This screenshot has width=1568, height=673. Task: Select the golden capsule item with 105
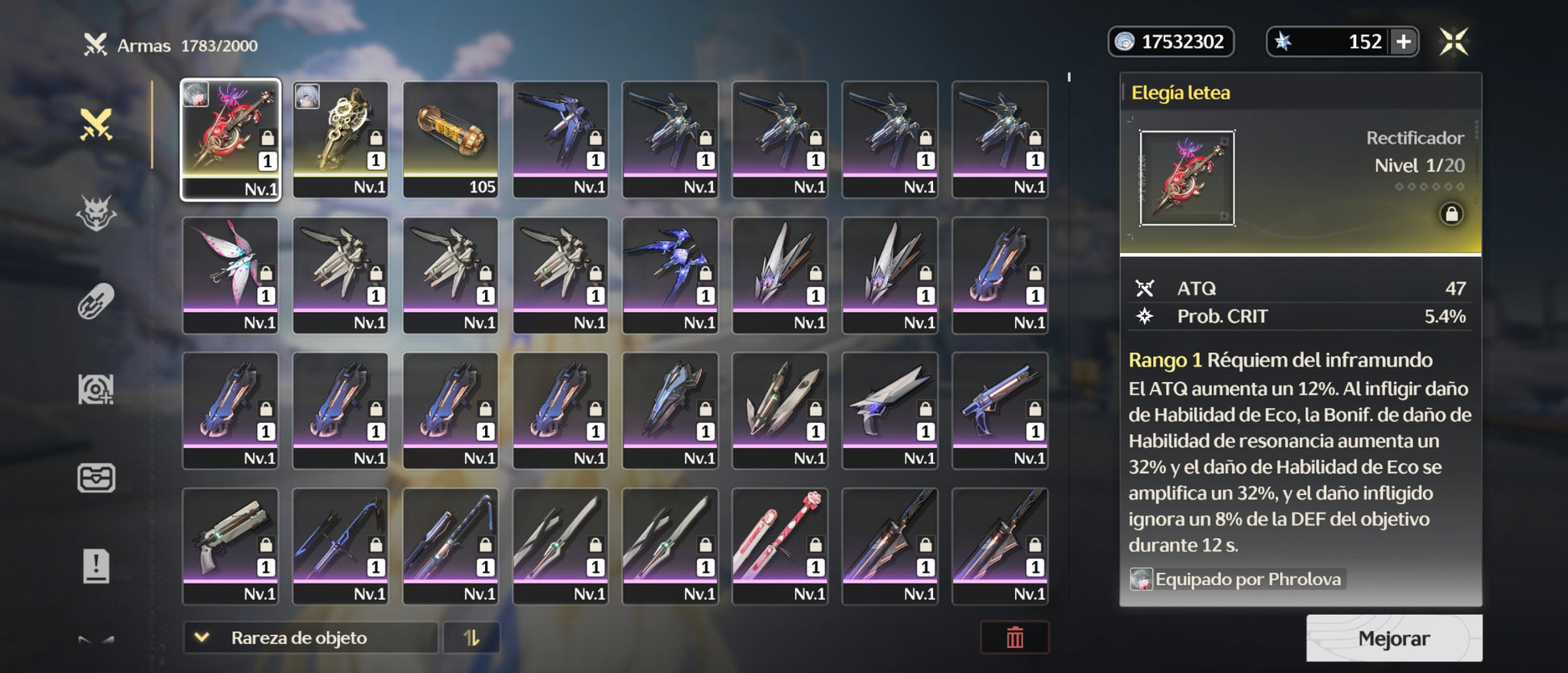(450, 139)
